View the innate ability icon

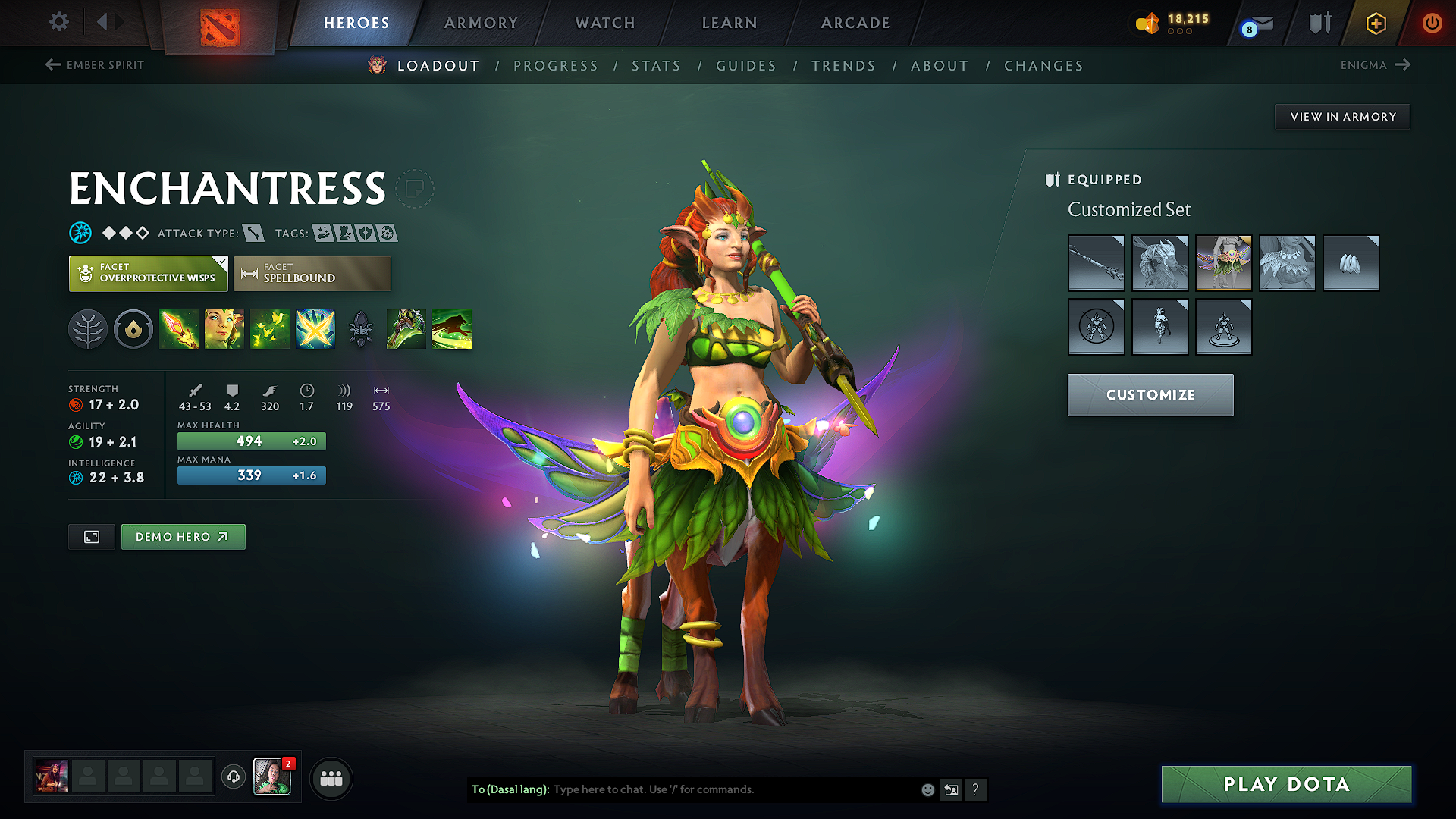[133, 328]
